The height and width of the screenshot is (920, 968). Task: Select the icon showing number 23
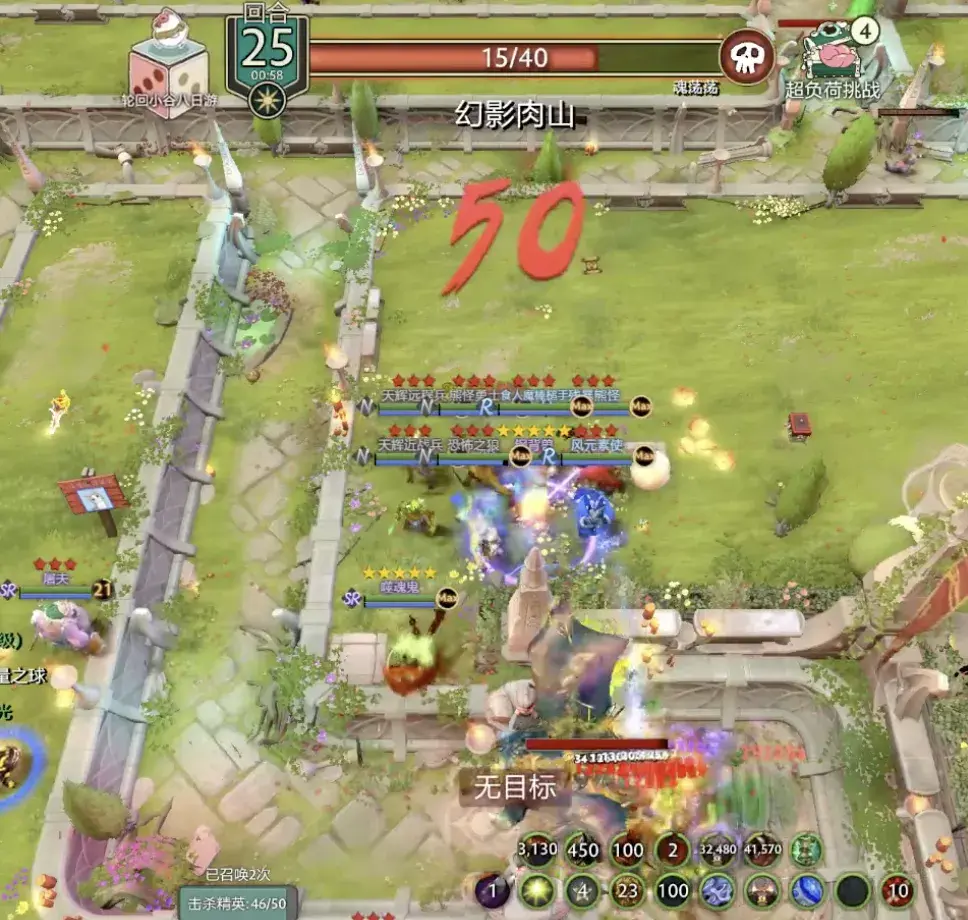pyautogui.click(x=628, y=890)
